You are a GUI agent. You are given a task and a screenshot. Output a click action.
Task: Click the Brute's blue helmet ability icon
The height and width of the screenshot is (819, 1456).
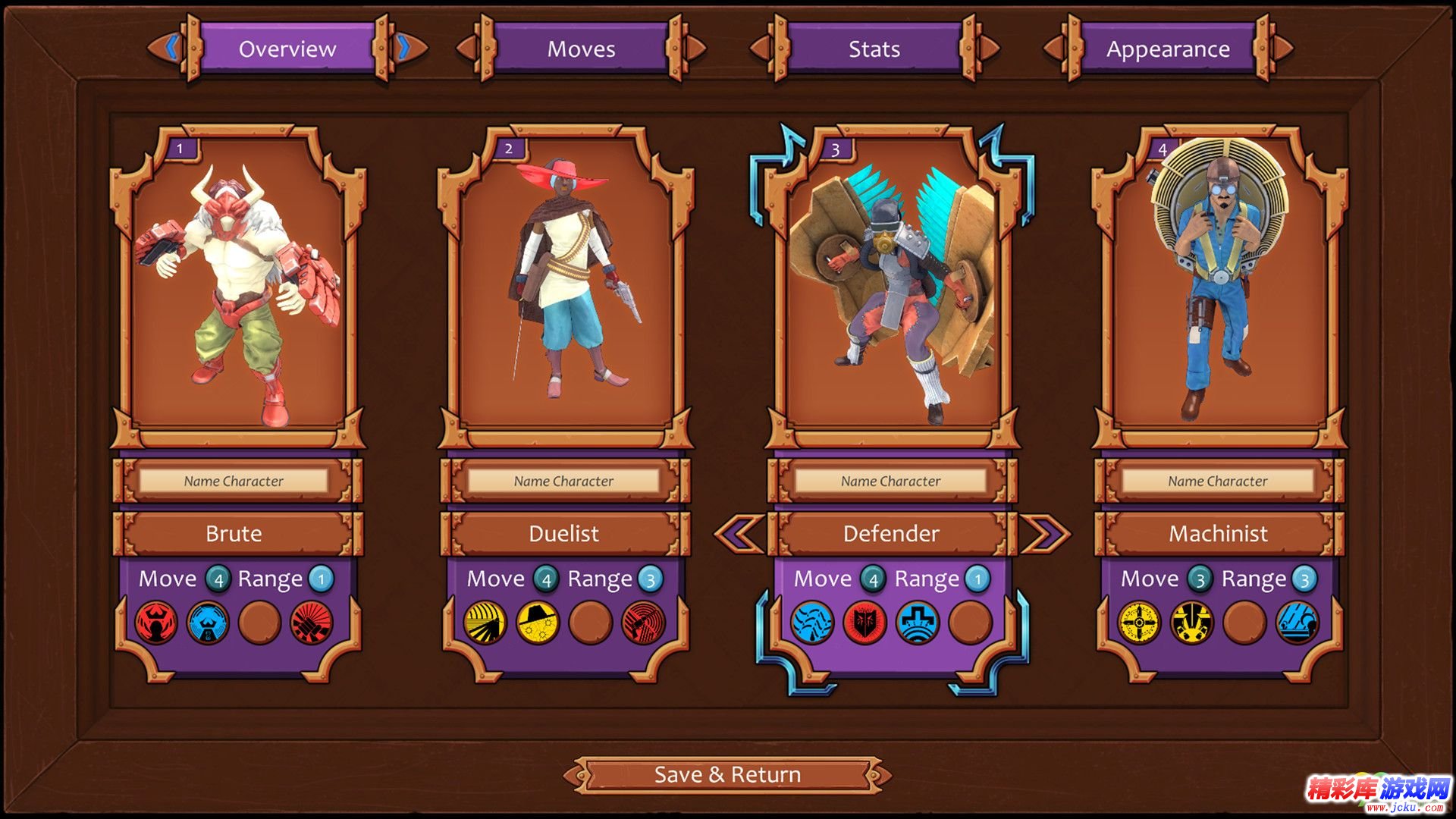[208, 623]
